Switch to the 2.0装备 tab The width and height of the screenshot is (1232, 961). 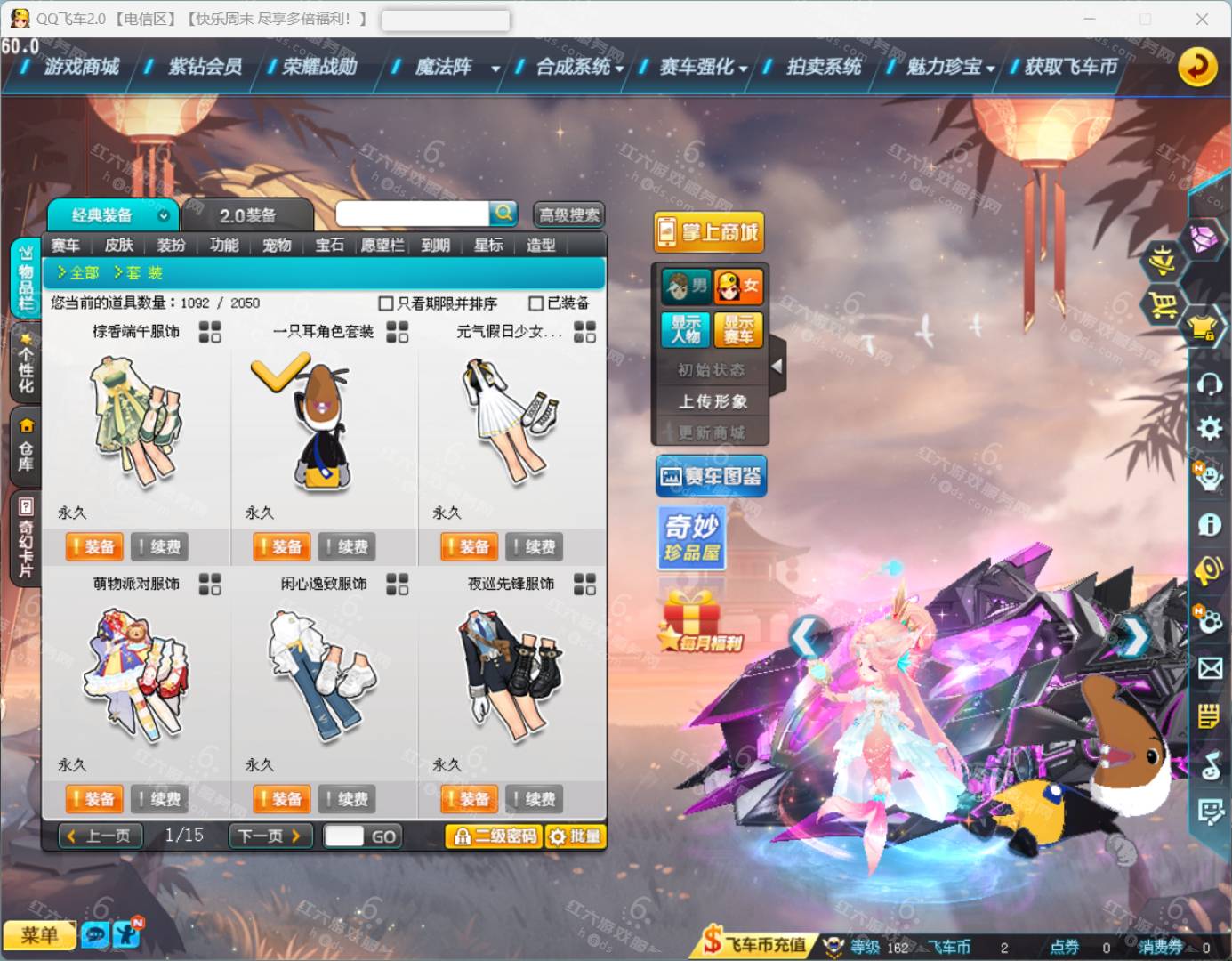[247, 215]
